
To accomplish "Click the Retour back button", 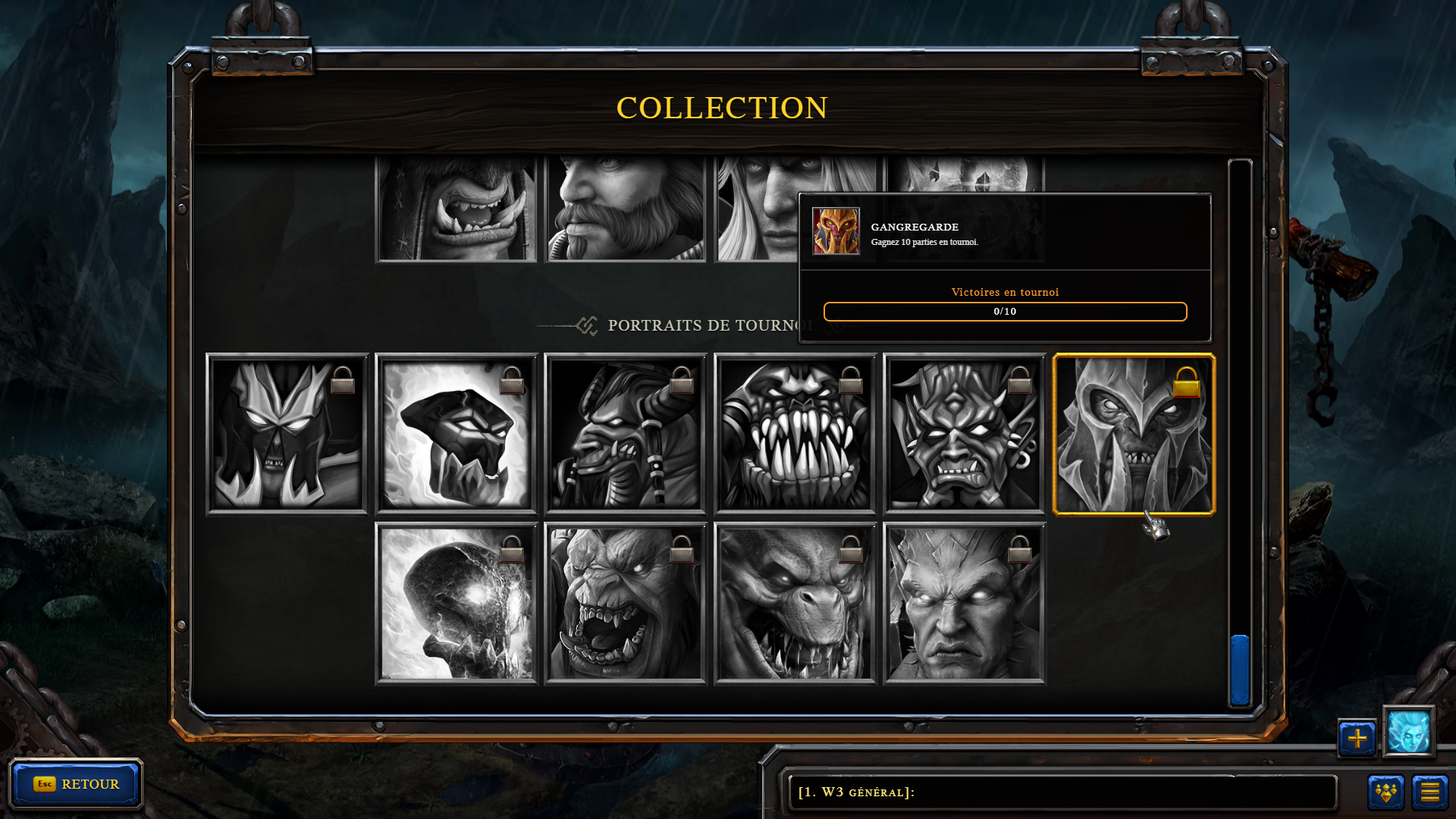I will pos(76,783).
